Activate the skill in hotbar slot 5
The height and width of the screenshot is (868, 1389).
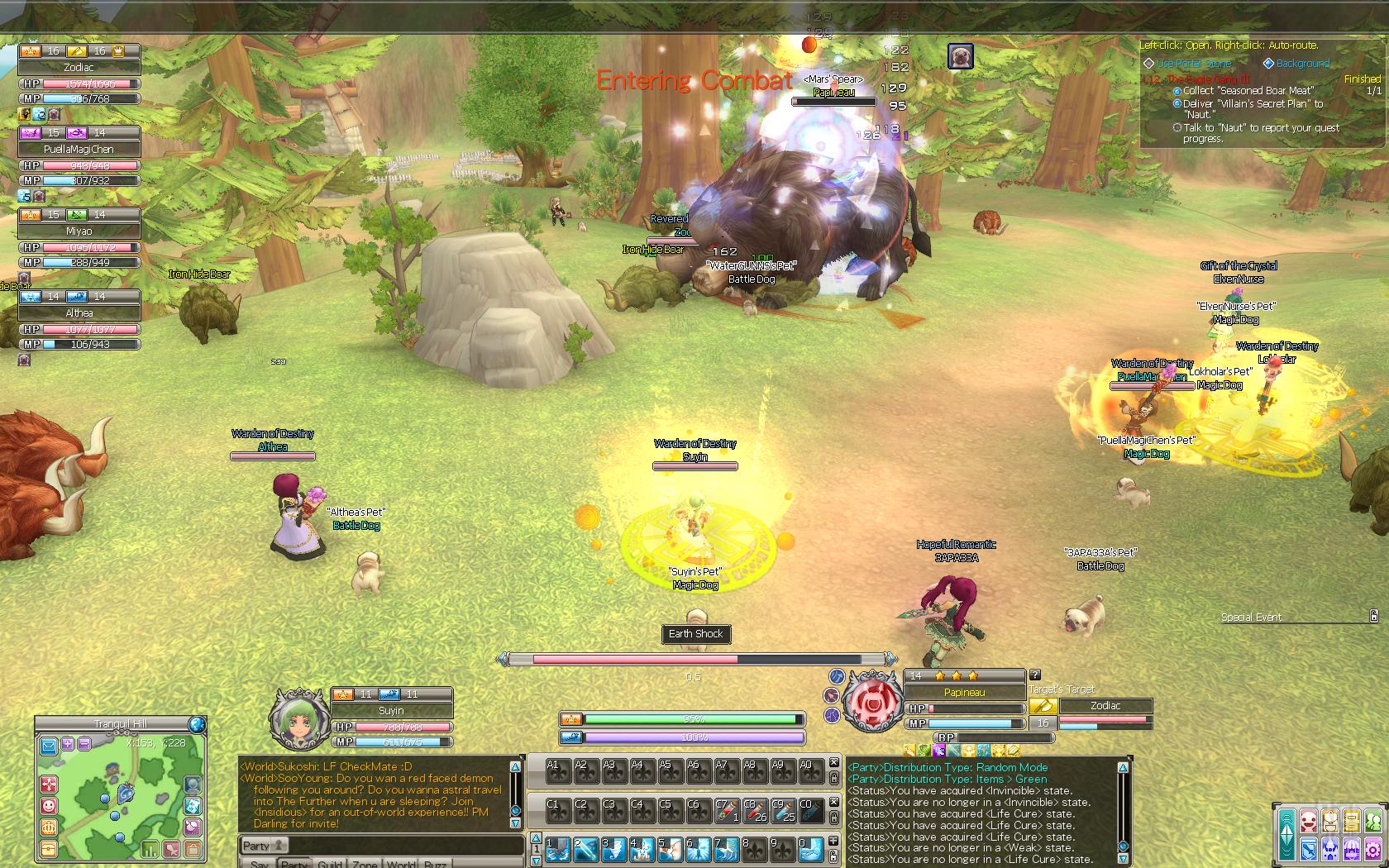point(671,849)
